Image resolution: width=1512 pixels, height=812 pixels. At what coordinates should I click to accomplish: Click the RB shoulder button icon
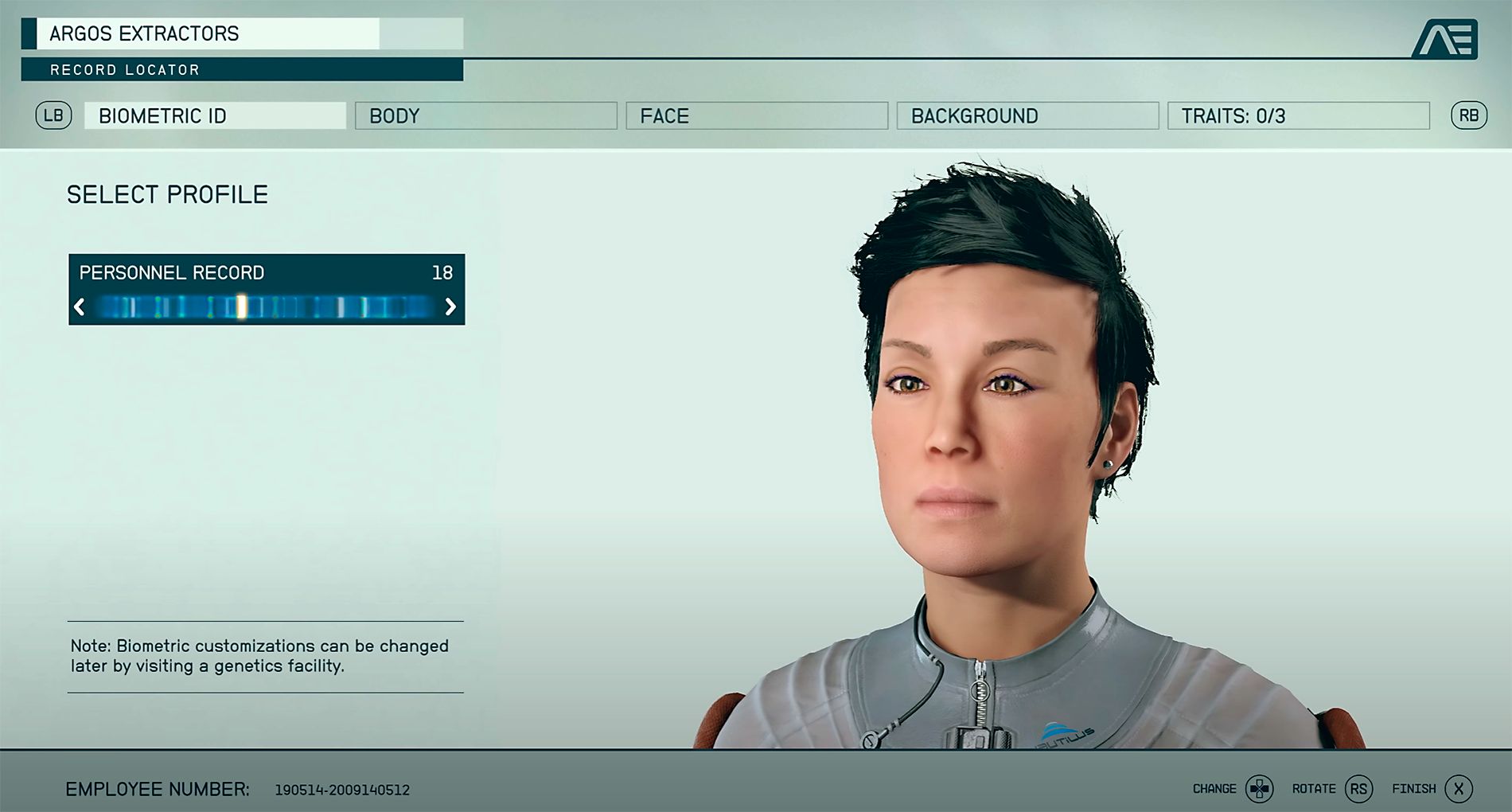click(1470, 115)
